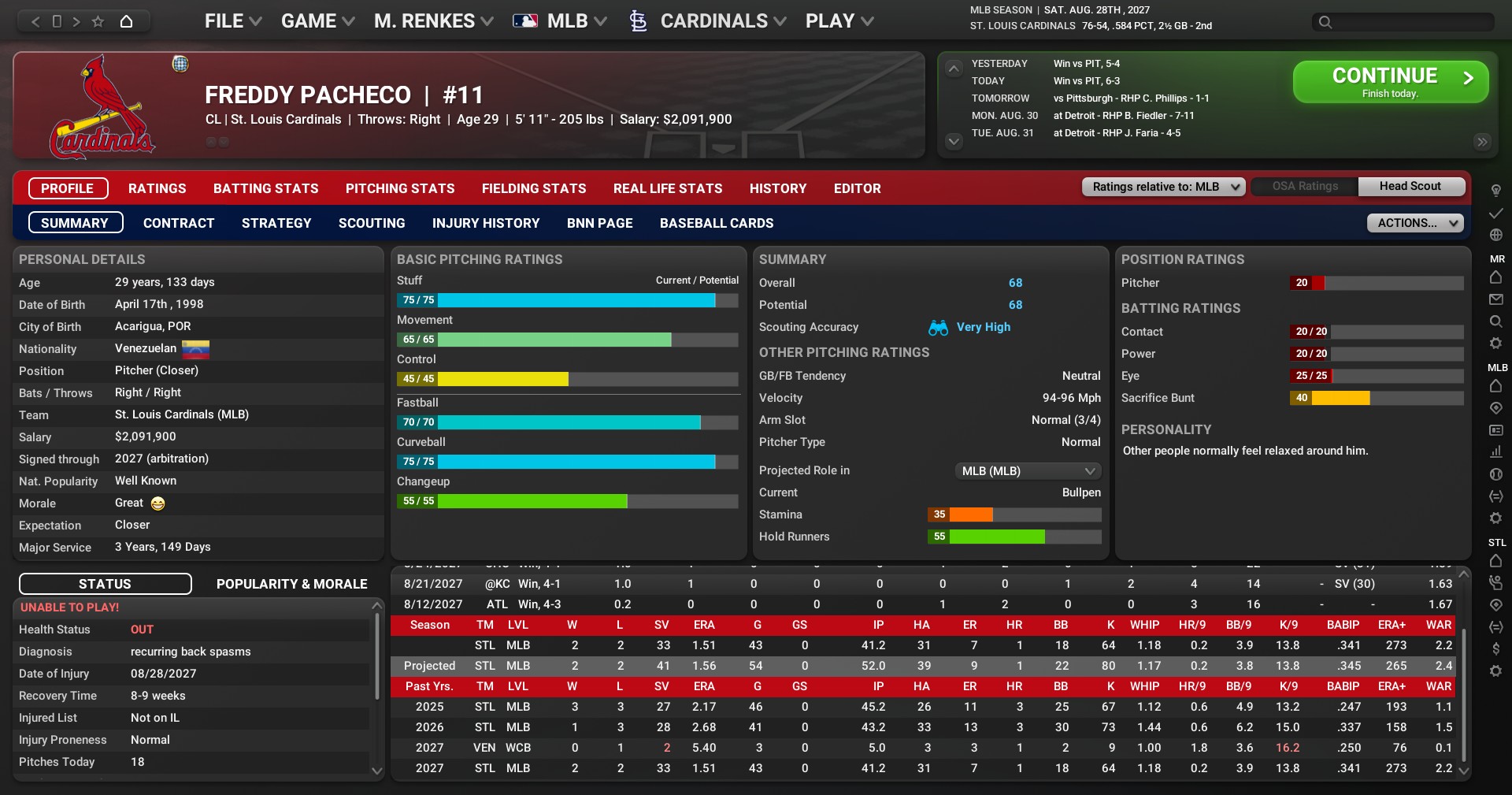Open the Ratings relative to MLB dropdown
This screenshot has width=1512, height=795.
(x=1163, y=187)
